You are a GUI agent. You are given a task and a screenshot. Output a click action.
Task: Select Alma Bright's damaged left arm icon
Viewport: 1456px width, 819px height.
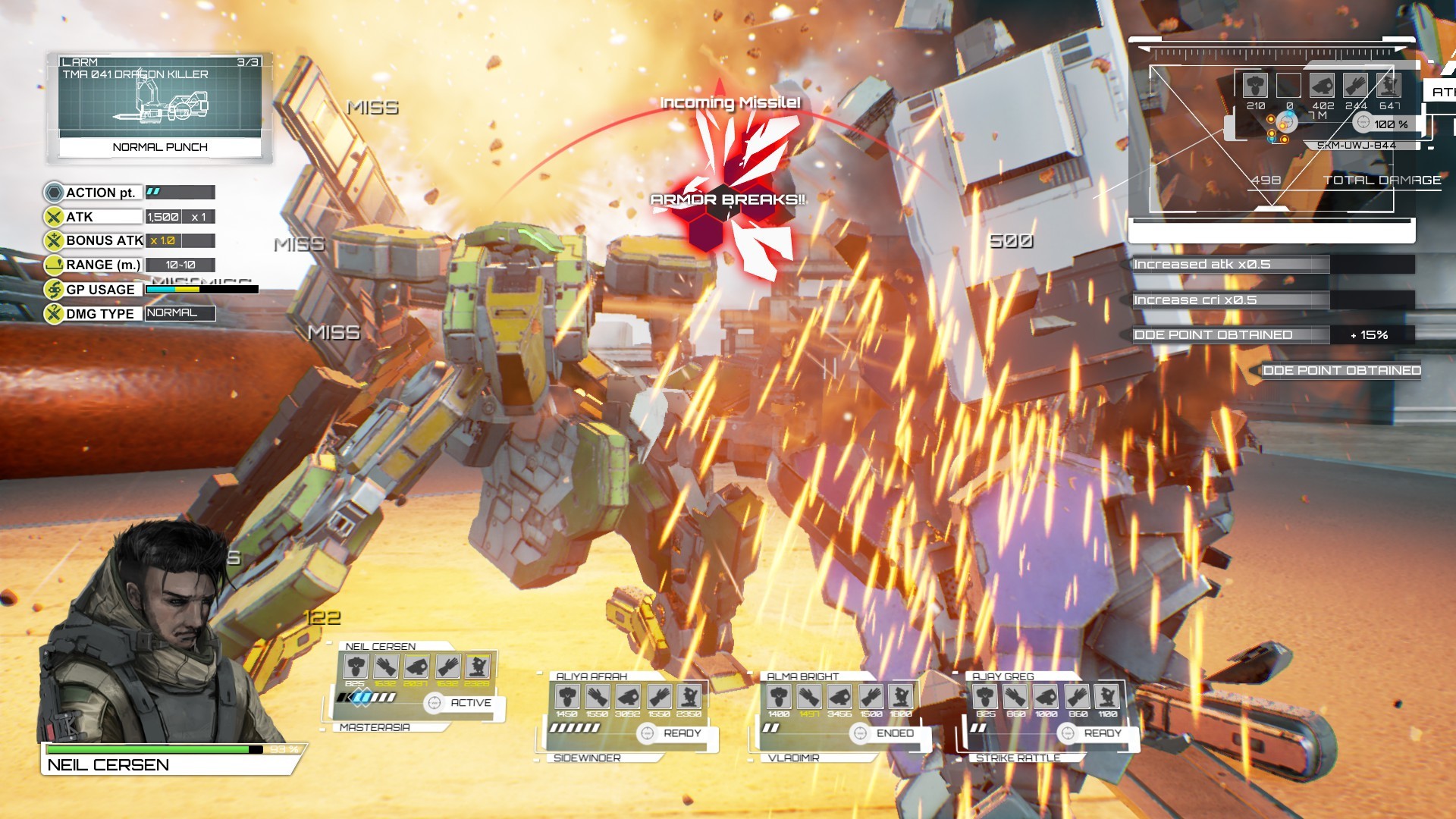point(809,695)
